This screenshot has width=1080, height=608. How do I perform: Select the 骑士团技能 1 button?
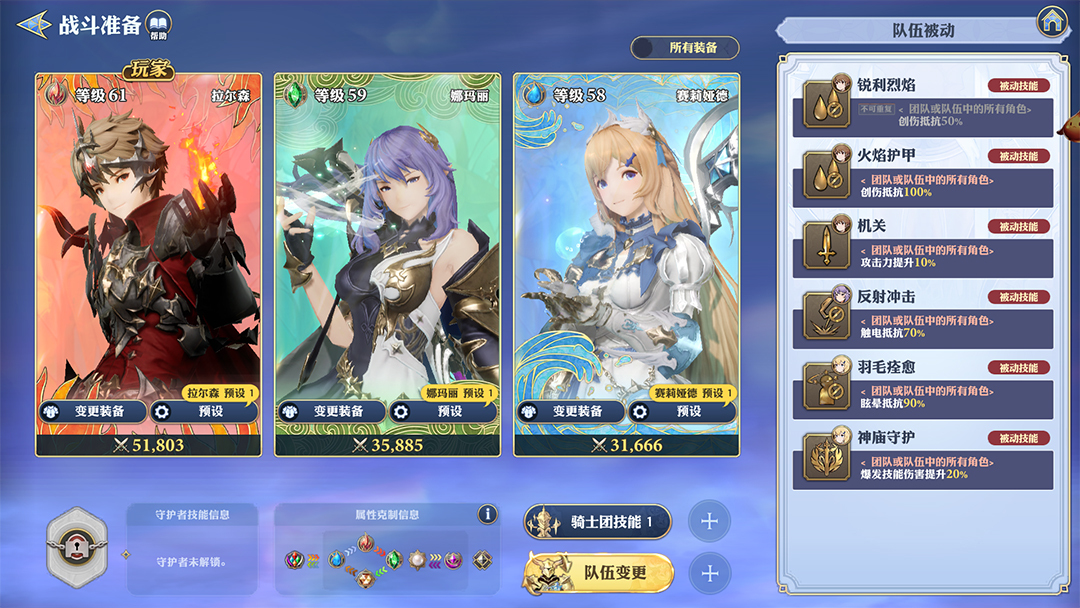[598, 521]
